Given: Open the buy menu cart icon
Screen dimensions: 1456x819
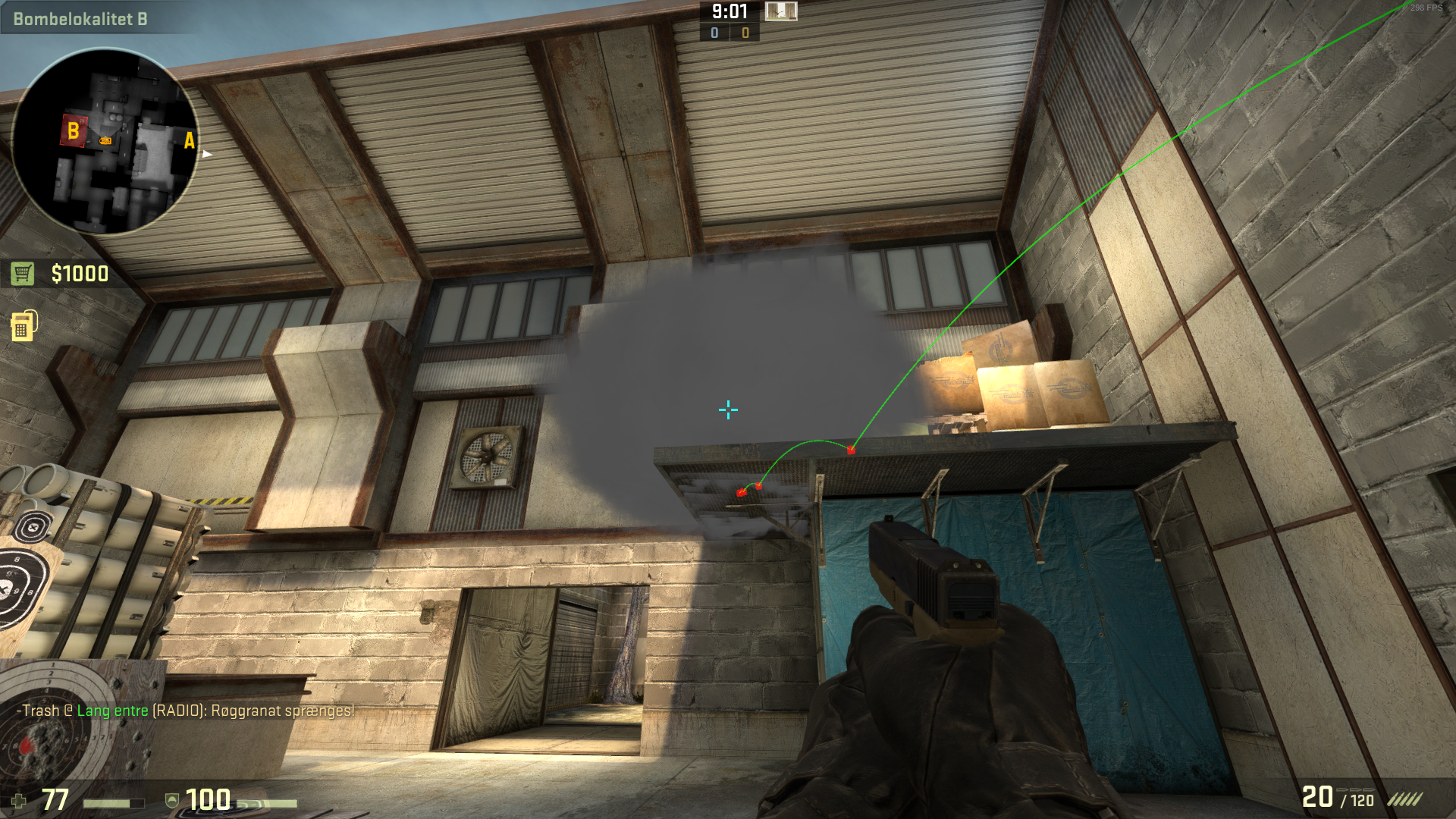Looking at the screenshot, I should click(23, 274).
